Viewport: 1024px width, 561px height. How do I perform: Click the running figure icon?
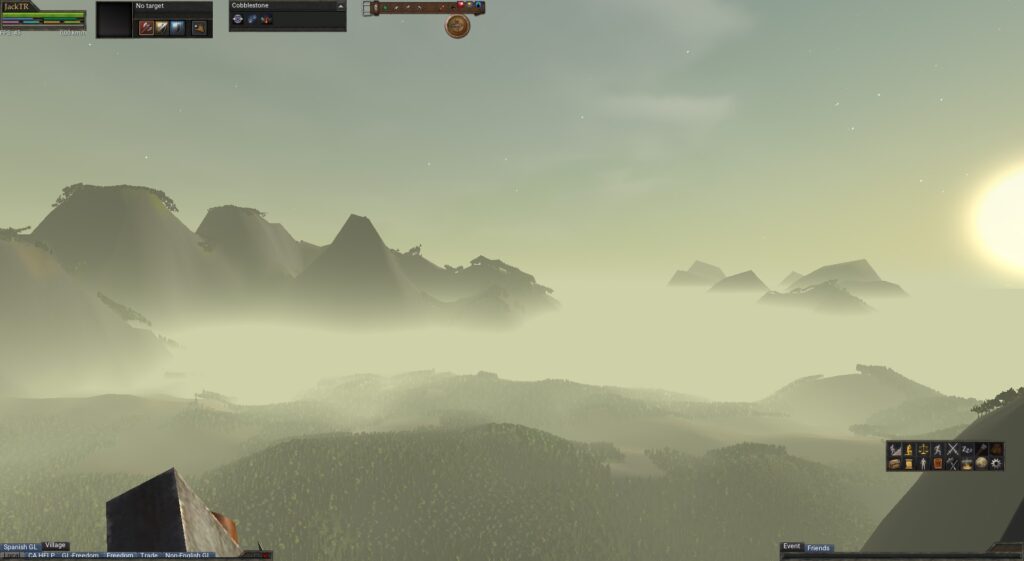click(x=938, y=450)
